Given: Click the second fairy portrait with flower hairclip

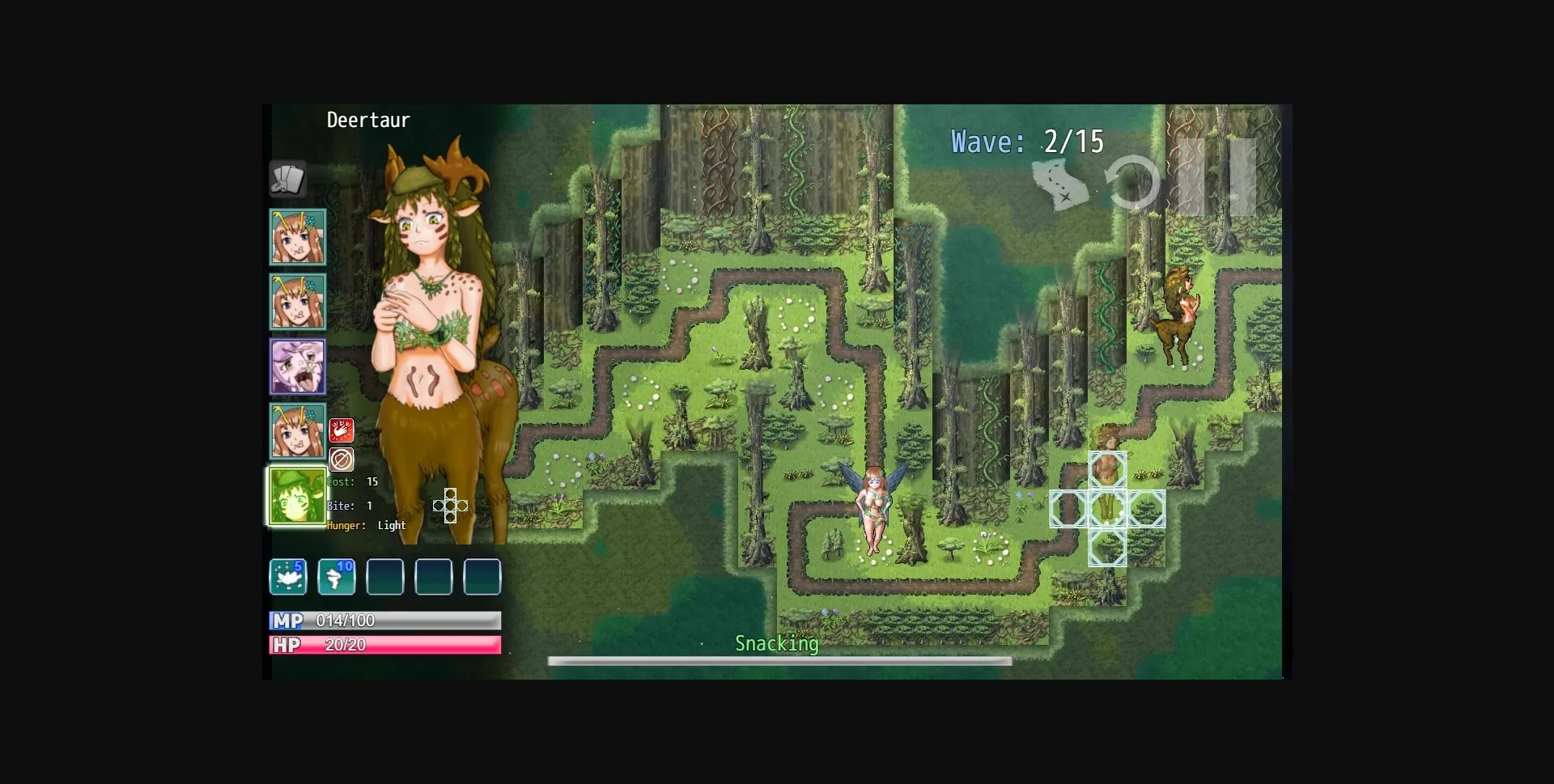Looking at the screenshot, I should click(297, 301).
